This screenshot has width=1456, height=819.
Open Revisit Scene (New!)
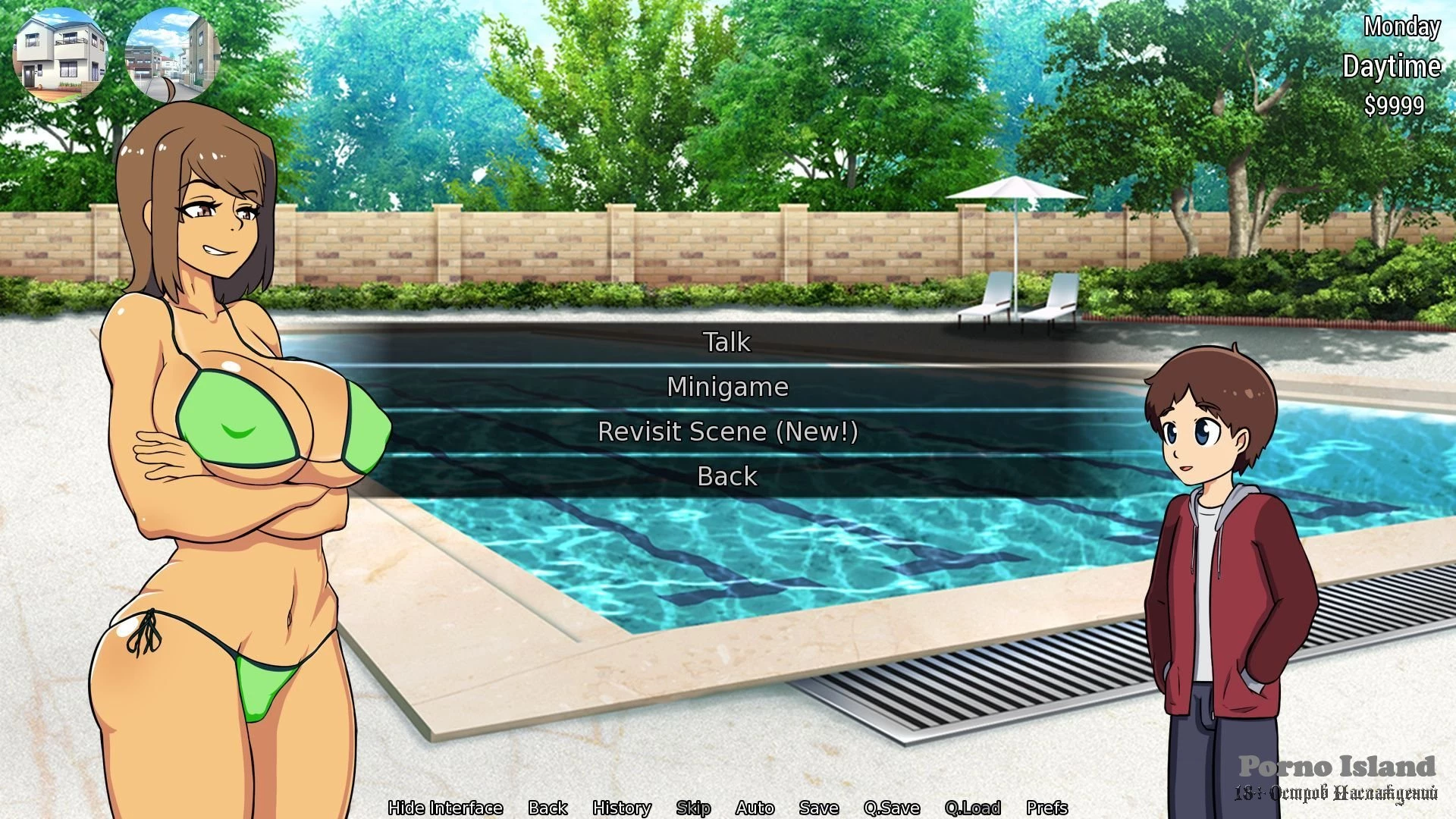pos(727,431)
